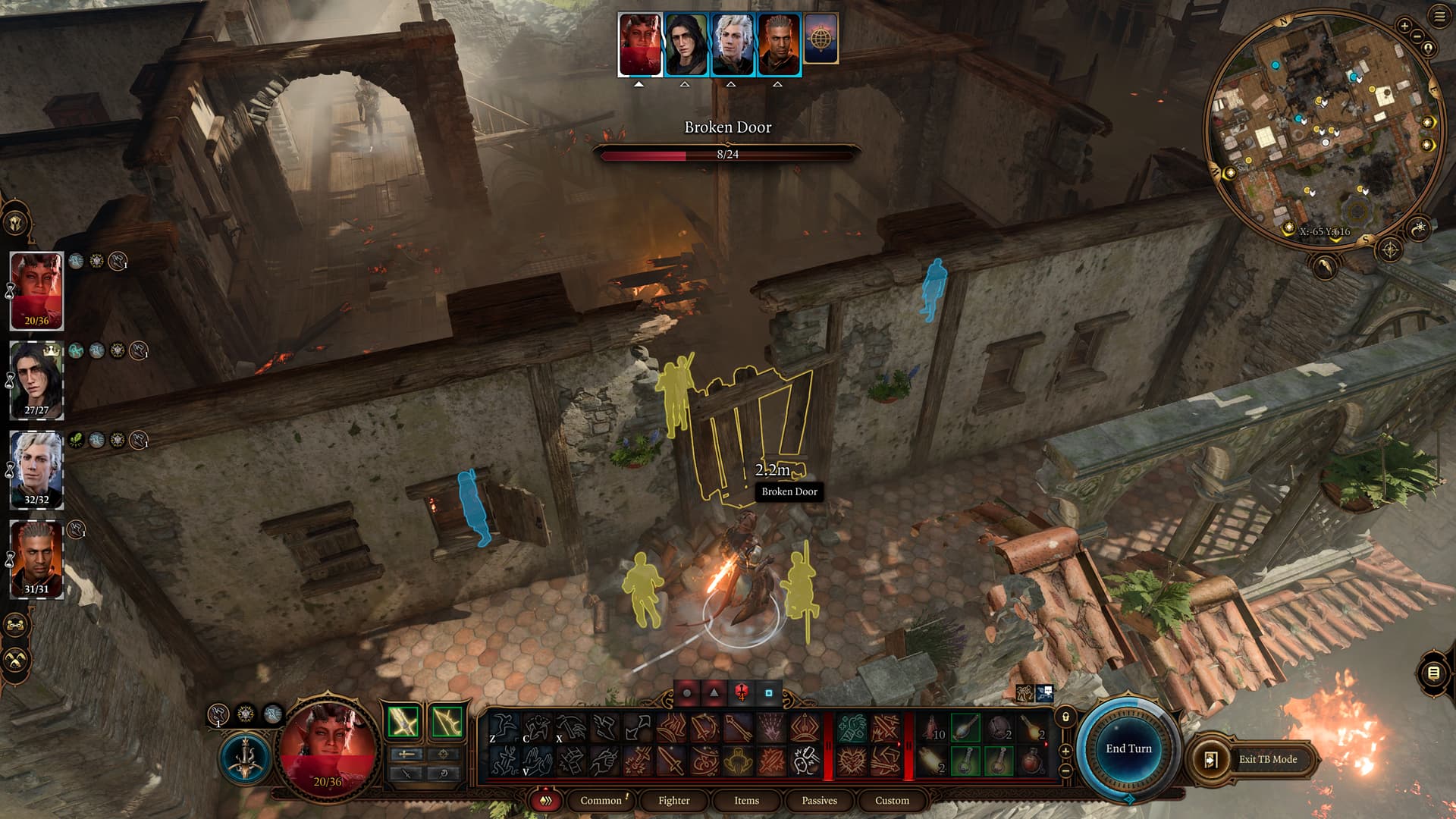Screen dimensions: 1456x819
Task: Show the Items hotbar tab
Action: (746, 800)
